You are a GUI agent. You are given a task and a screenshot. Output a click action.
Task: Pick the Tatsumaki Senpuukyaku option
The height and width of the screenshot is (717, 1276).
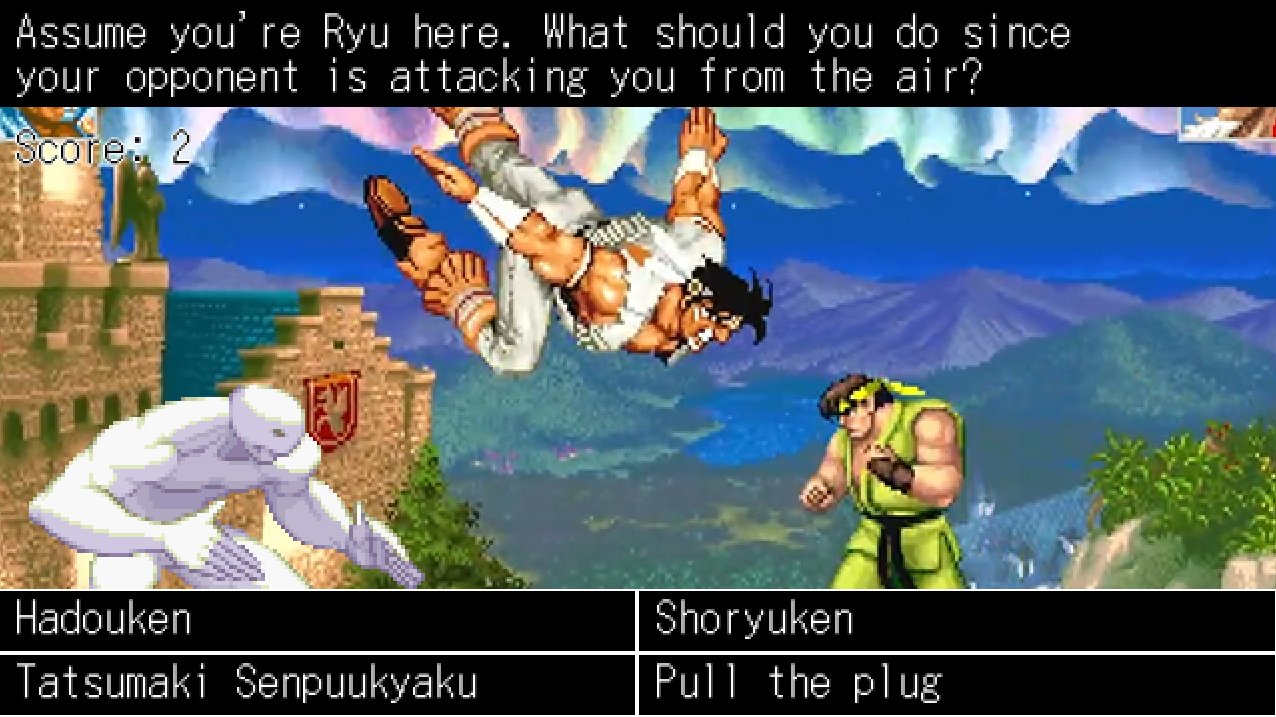[x=317, y=685]
